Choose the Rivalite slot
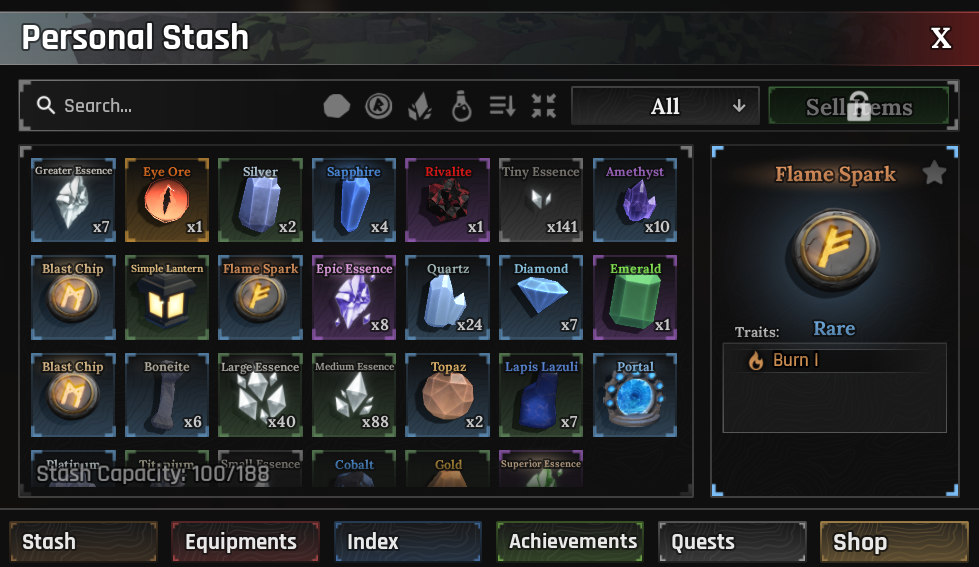979x567 pixels. pyautogui.click(x=448, y=200)
